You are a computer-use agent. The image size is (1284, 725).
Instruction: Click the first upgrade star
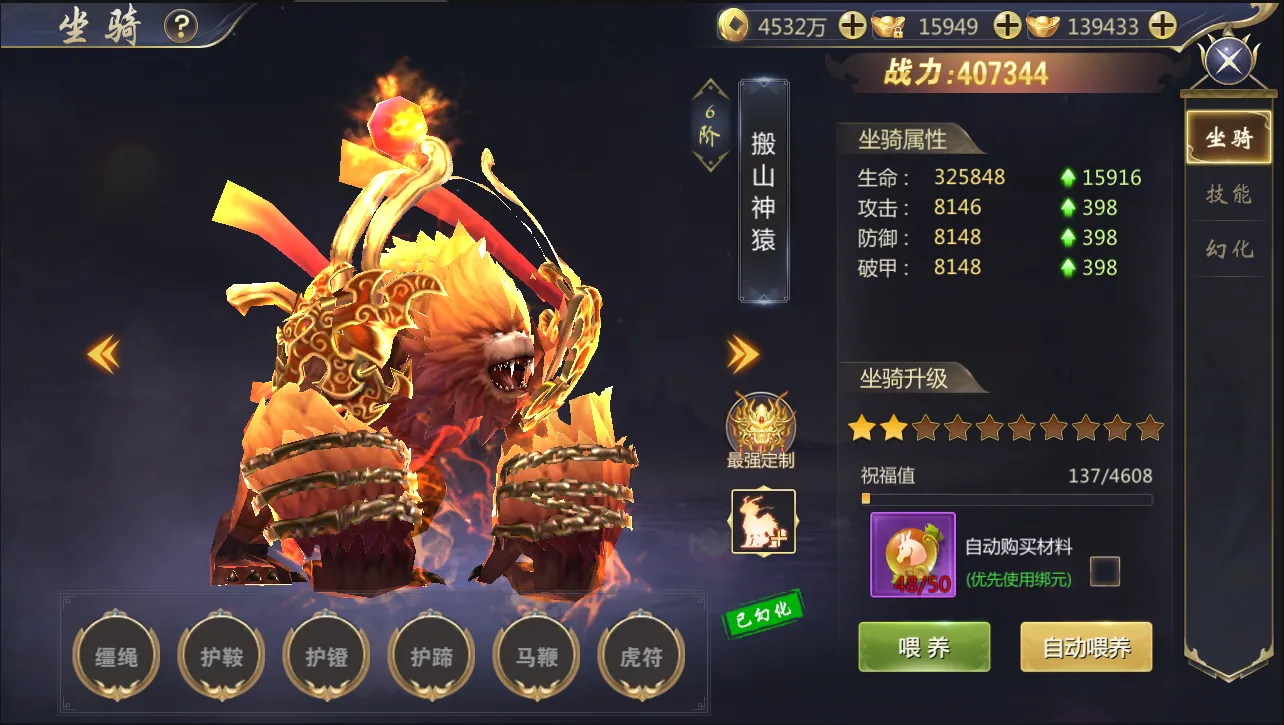click(864, 428)
